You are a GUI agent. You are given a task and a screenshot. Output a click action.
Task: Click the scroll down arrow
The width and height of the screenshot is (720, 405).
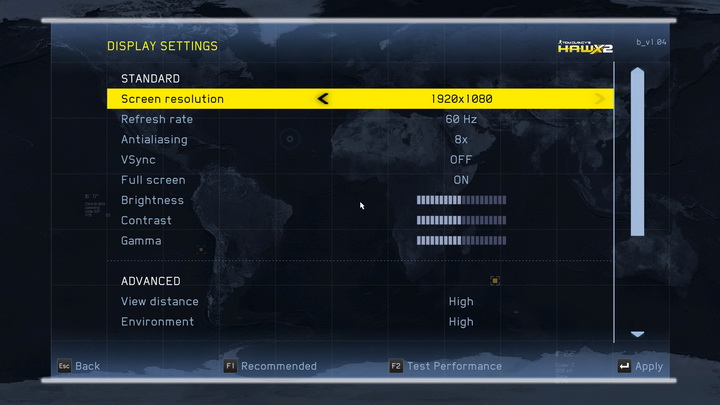pos(637,334)
